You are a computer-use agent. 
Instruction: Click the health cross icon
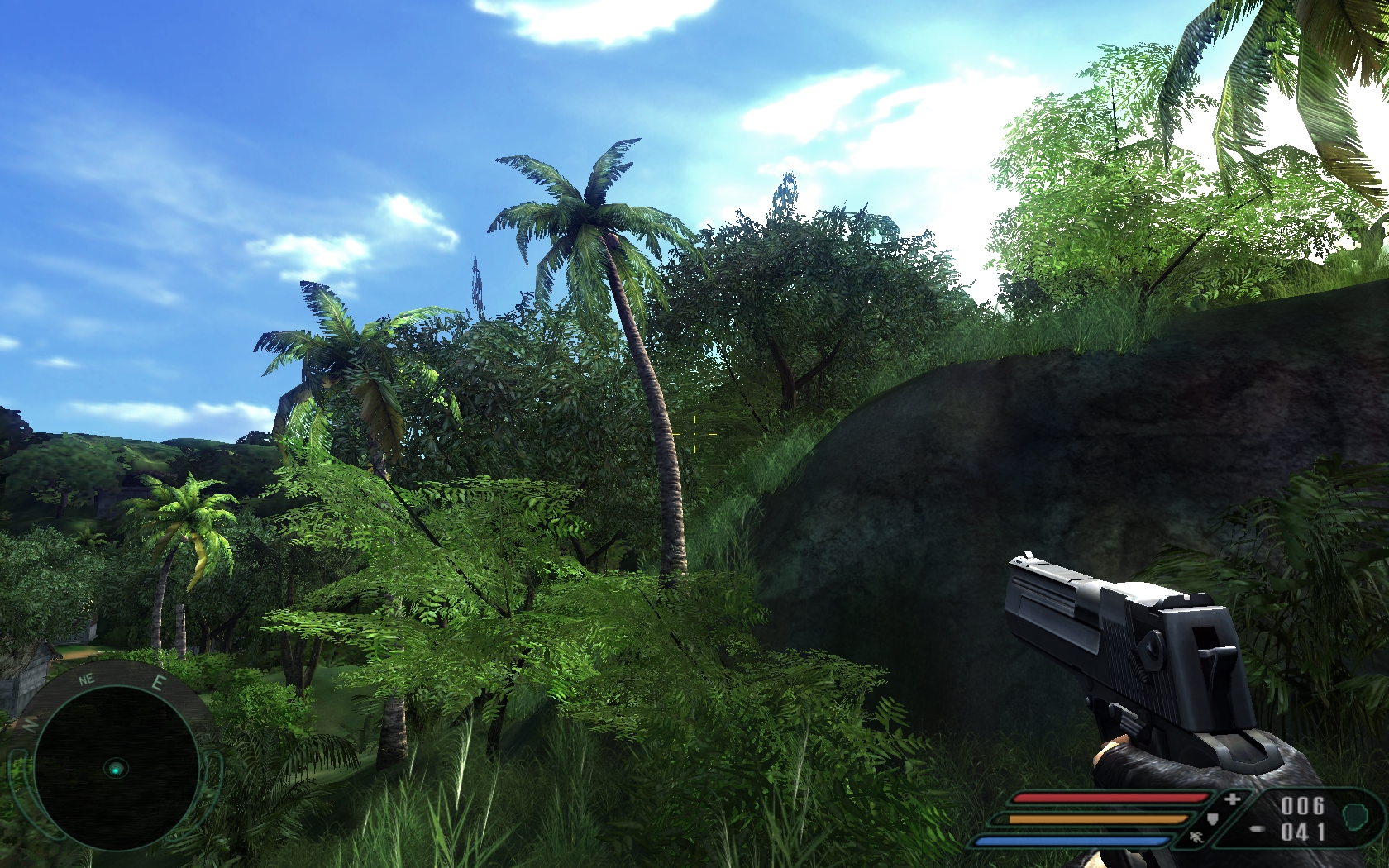pyautogui.click(x=1232, y=799)
